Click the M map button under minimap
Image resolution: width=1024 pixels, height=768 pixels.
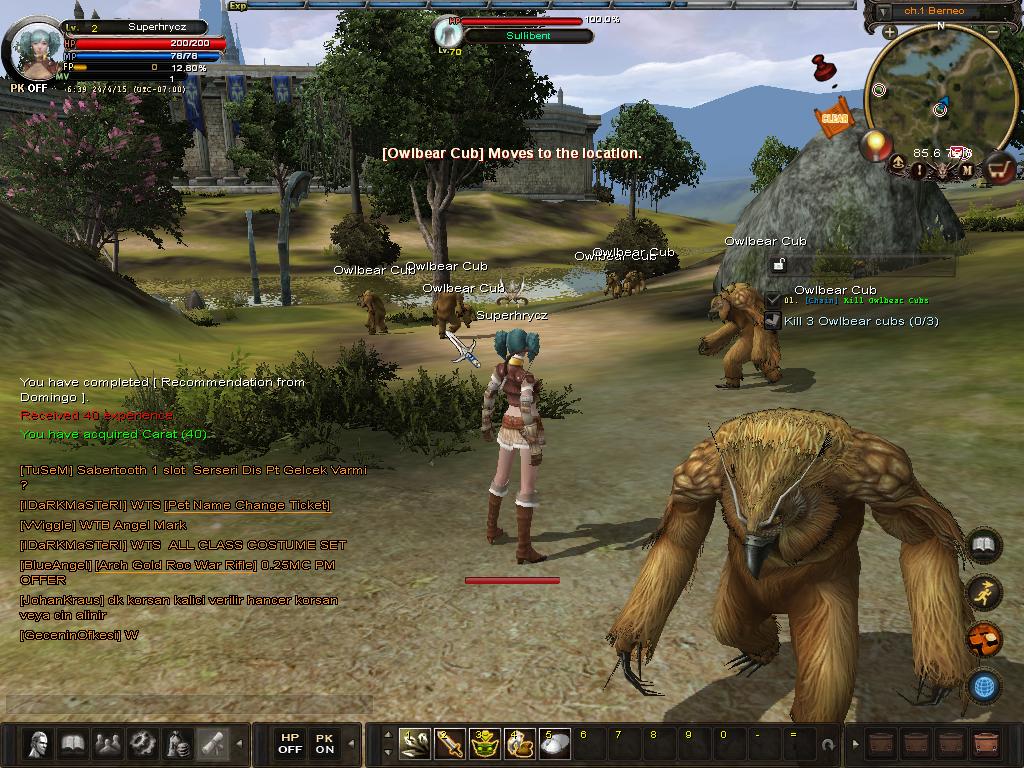tap(967, 171)
